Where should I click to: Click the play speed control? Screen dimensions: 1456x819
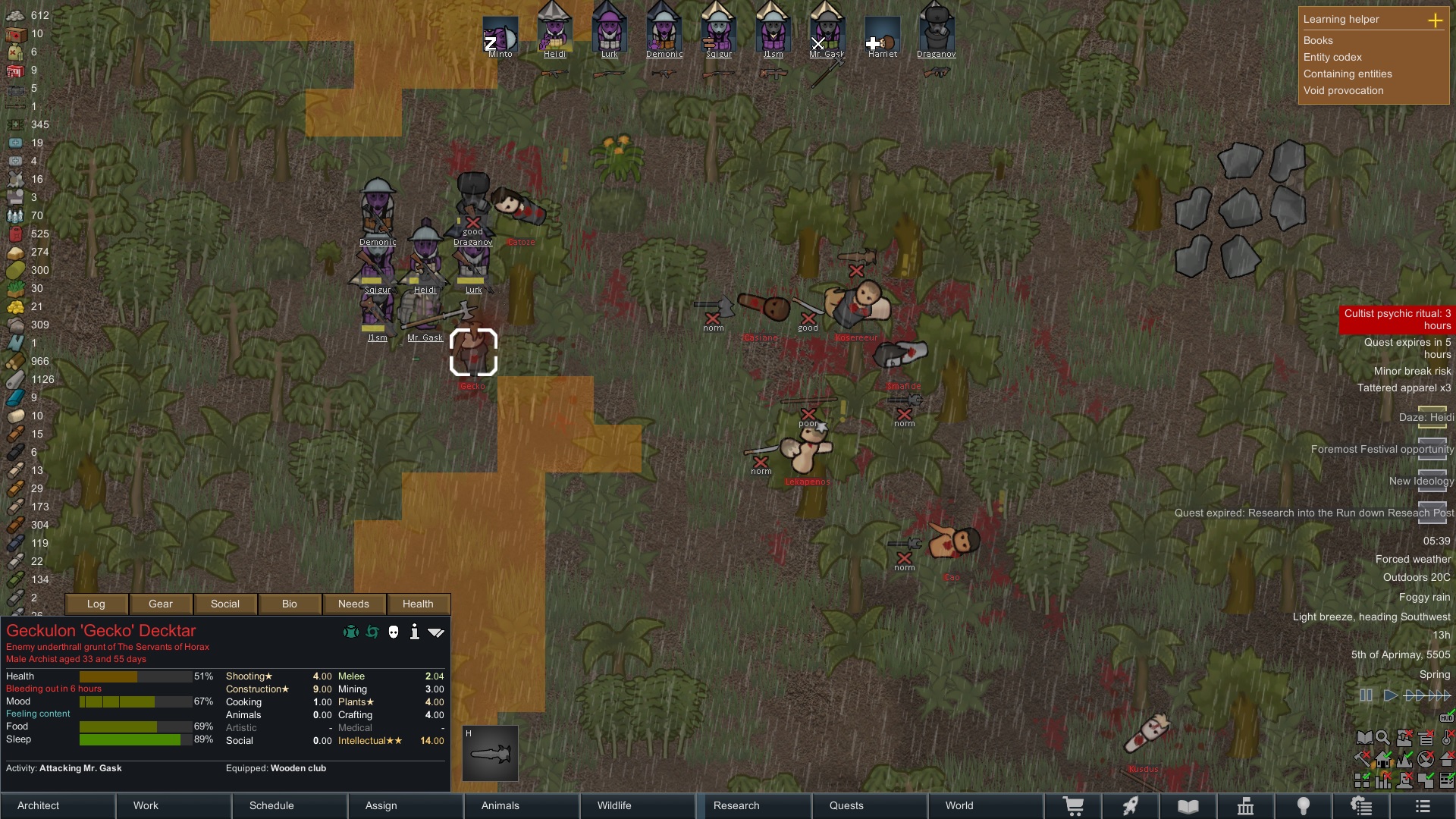click(x=1390, y=695)
